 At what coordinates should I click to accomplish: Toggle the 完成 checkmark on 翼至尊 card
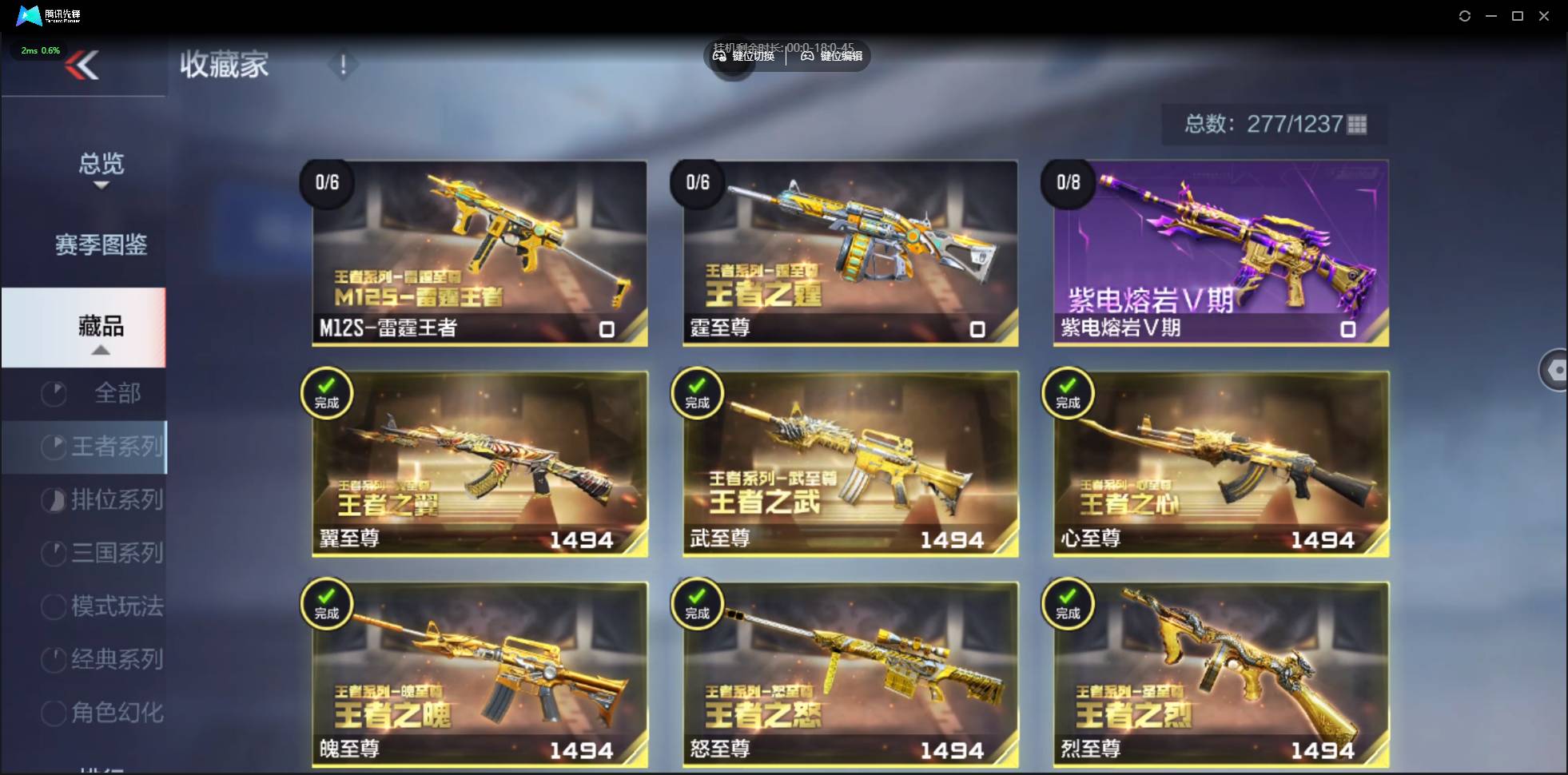tap(328, 393)
